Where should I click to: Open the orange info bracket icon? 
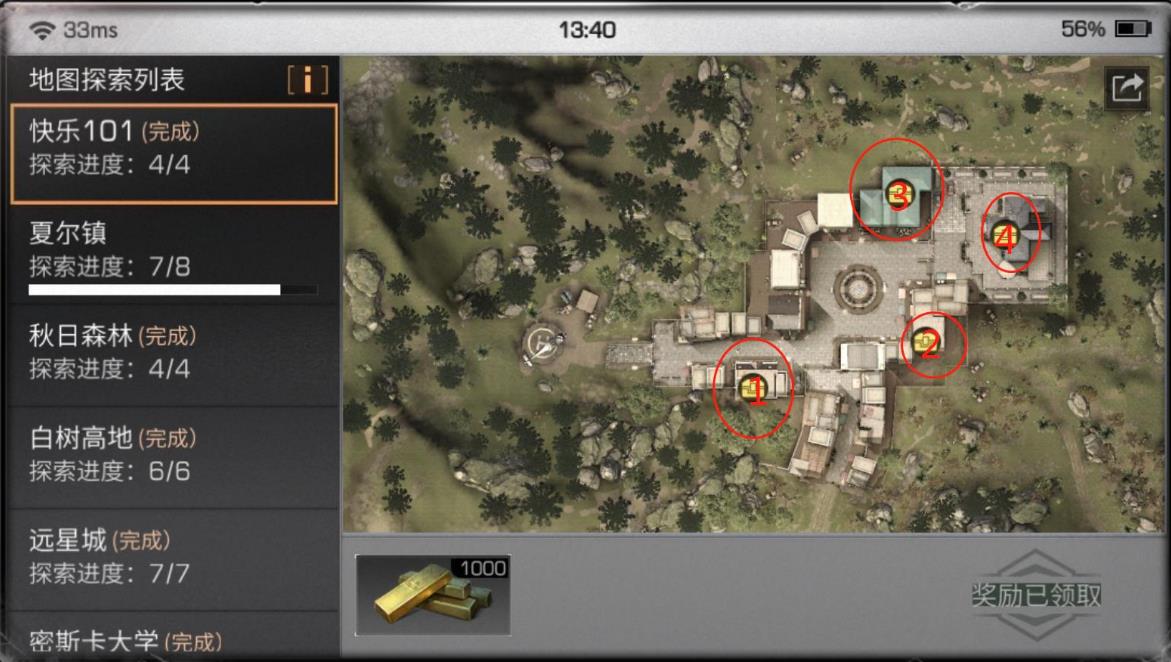pyautogui.click(x=307, y=80)
